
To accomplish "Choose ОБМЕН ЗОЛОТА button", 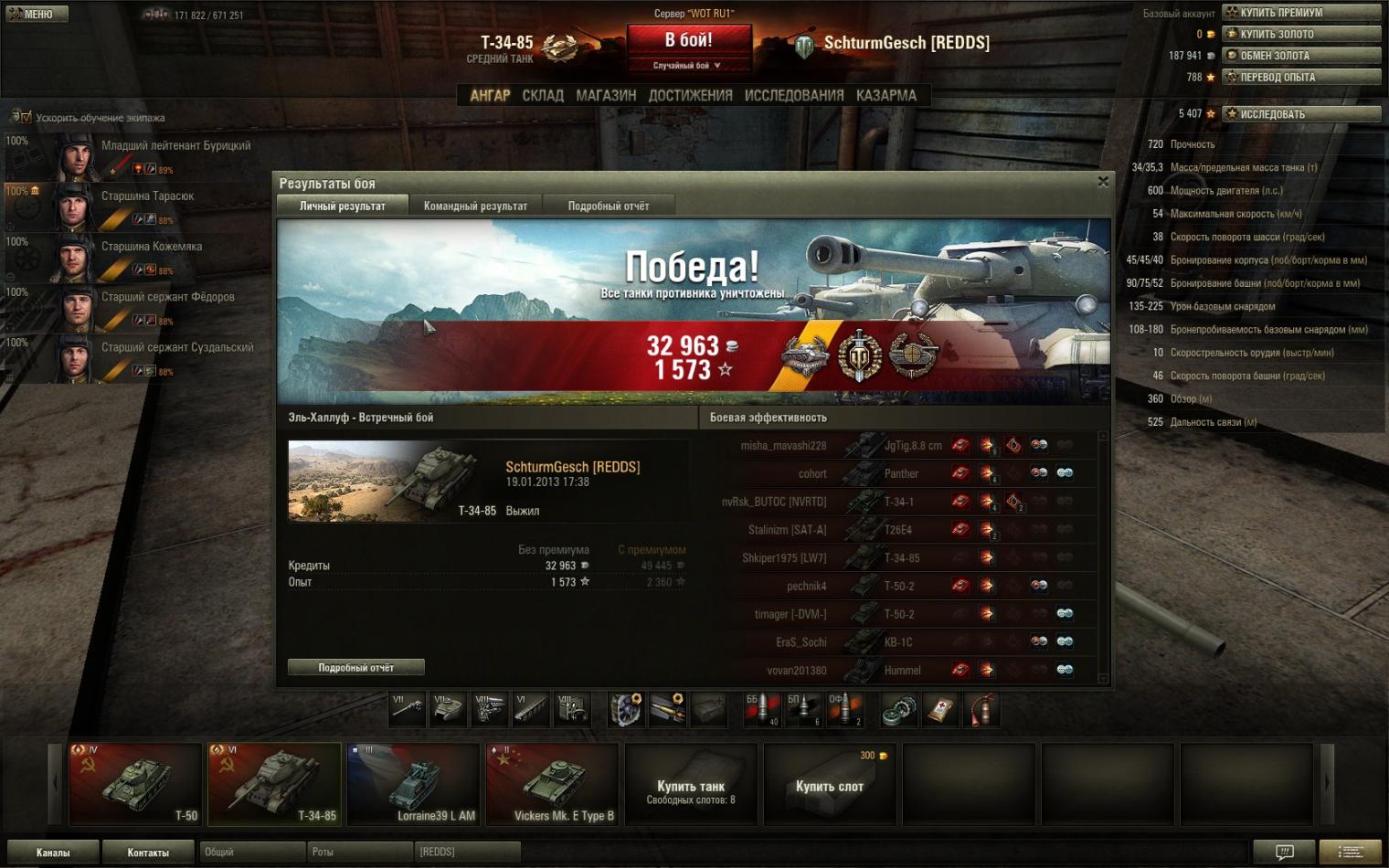I will [1301, 56].
